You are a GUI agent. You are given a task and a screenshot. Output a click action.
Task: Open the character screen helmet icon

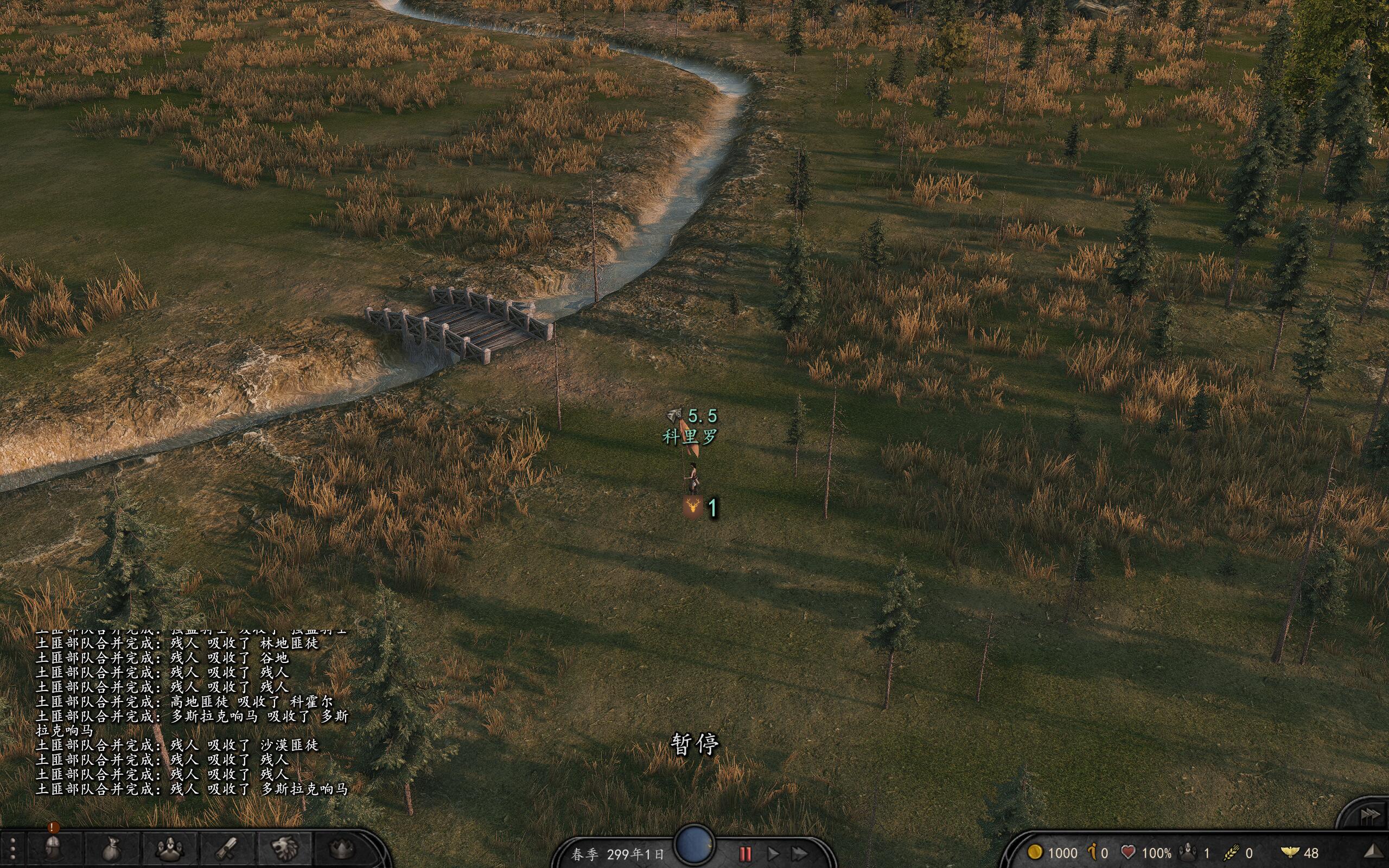click(54, 849)
